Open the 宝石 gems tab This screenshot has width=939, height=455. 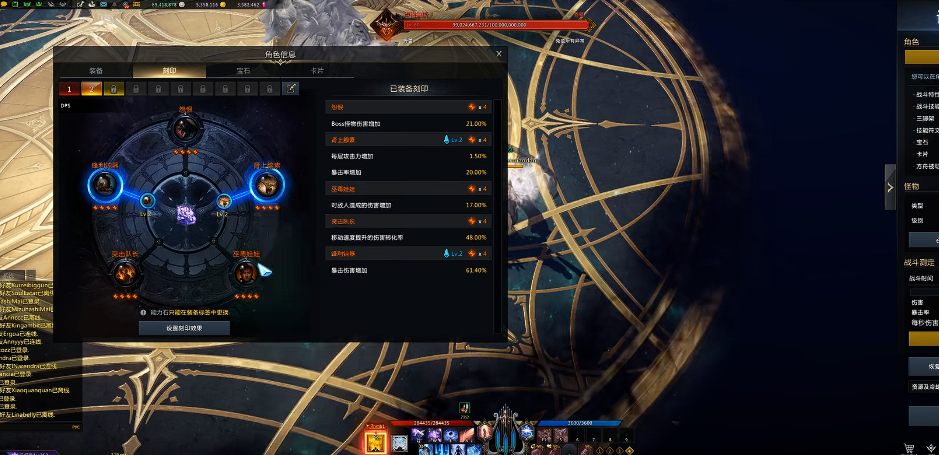point(243,71)
